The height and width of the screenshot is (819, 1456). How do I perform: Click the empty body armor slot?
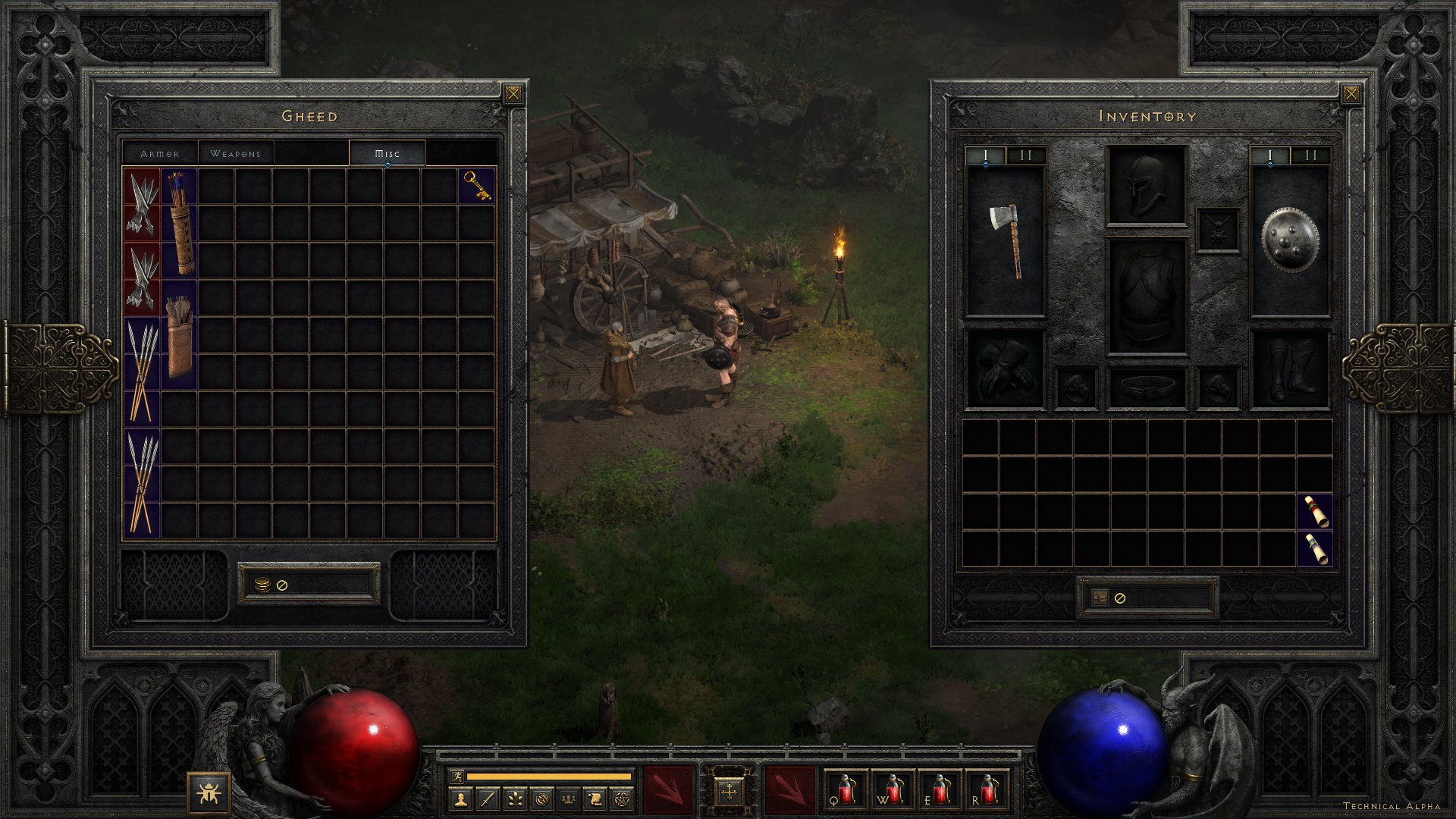point(1146,297)
